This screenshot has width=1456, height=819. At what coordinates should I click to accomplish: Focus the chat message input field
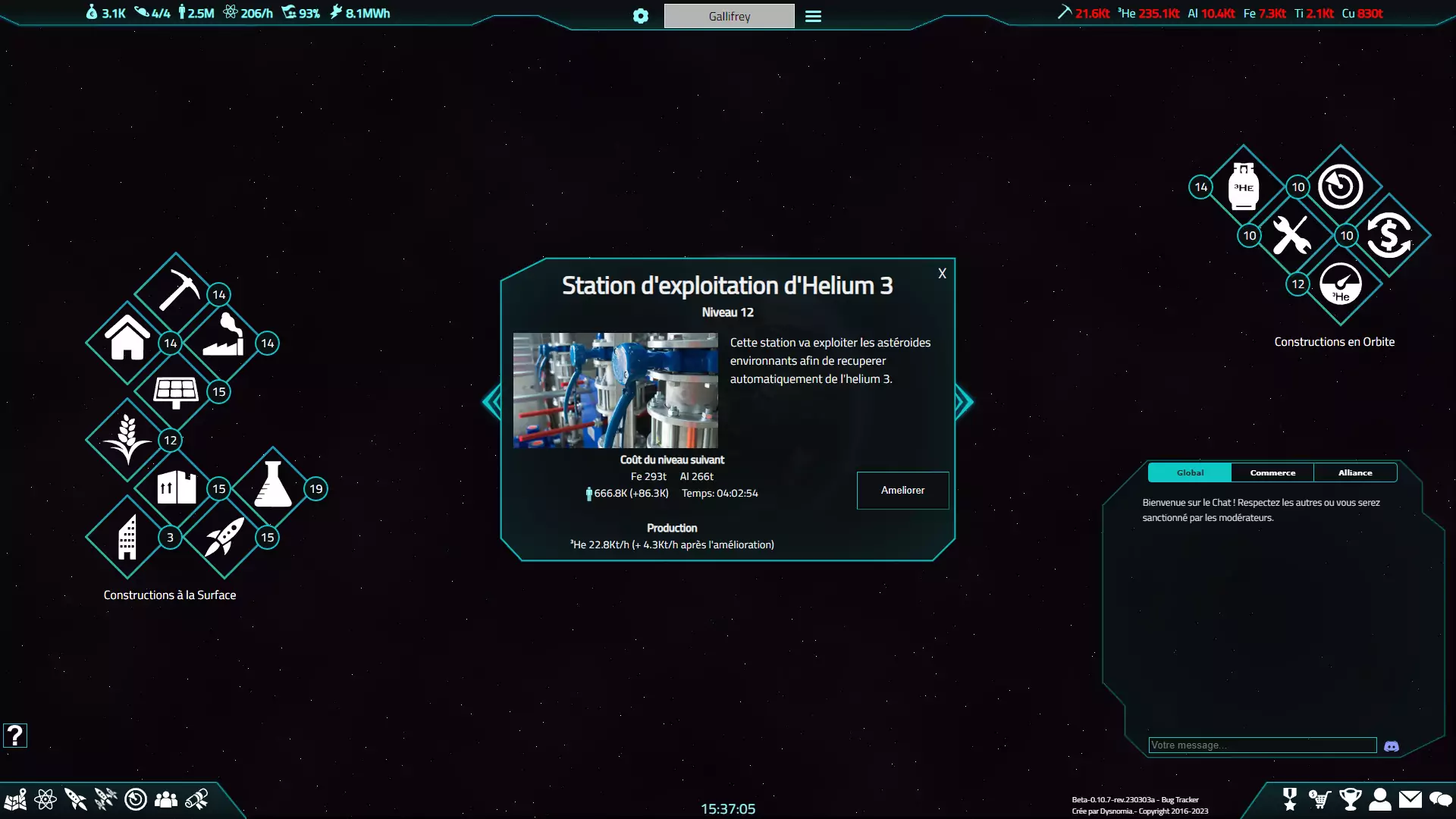coord(1262,745)
